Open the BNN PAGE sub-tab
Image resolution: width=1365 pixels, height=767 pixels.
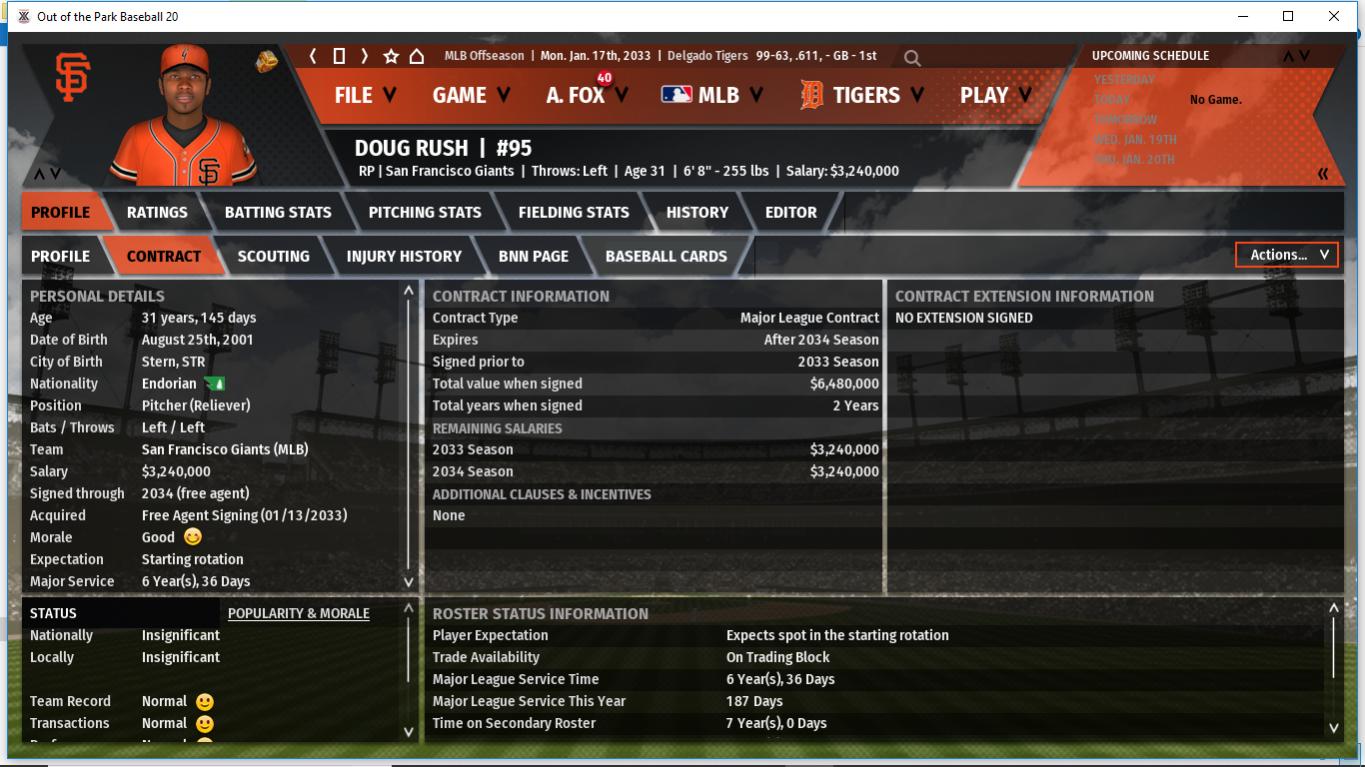point(533,256)
